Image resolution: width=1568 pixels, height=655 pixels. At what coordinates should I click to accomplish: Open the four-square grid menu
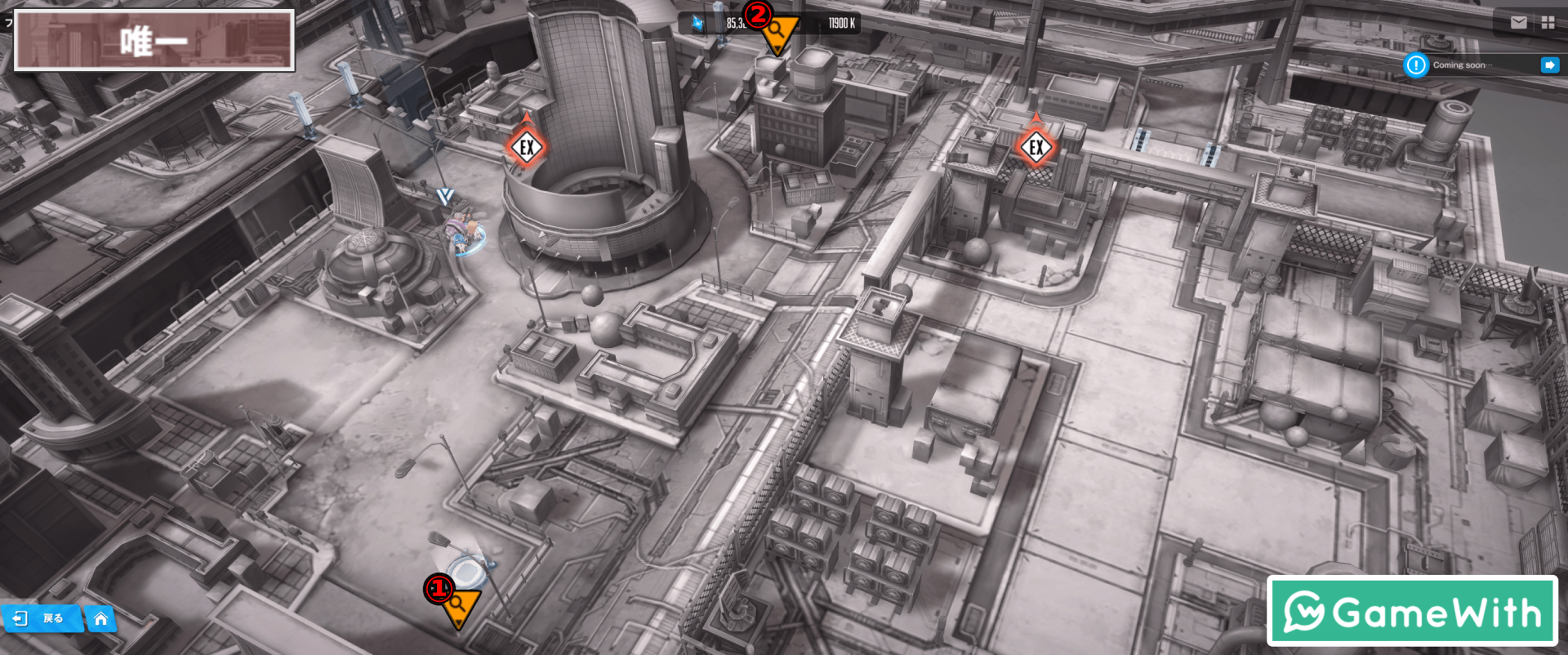[1548, 23]
